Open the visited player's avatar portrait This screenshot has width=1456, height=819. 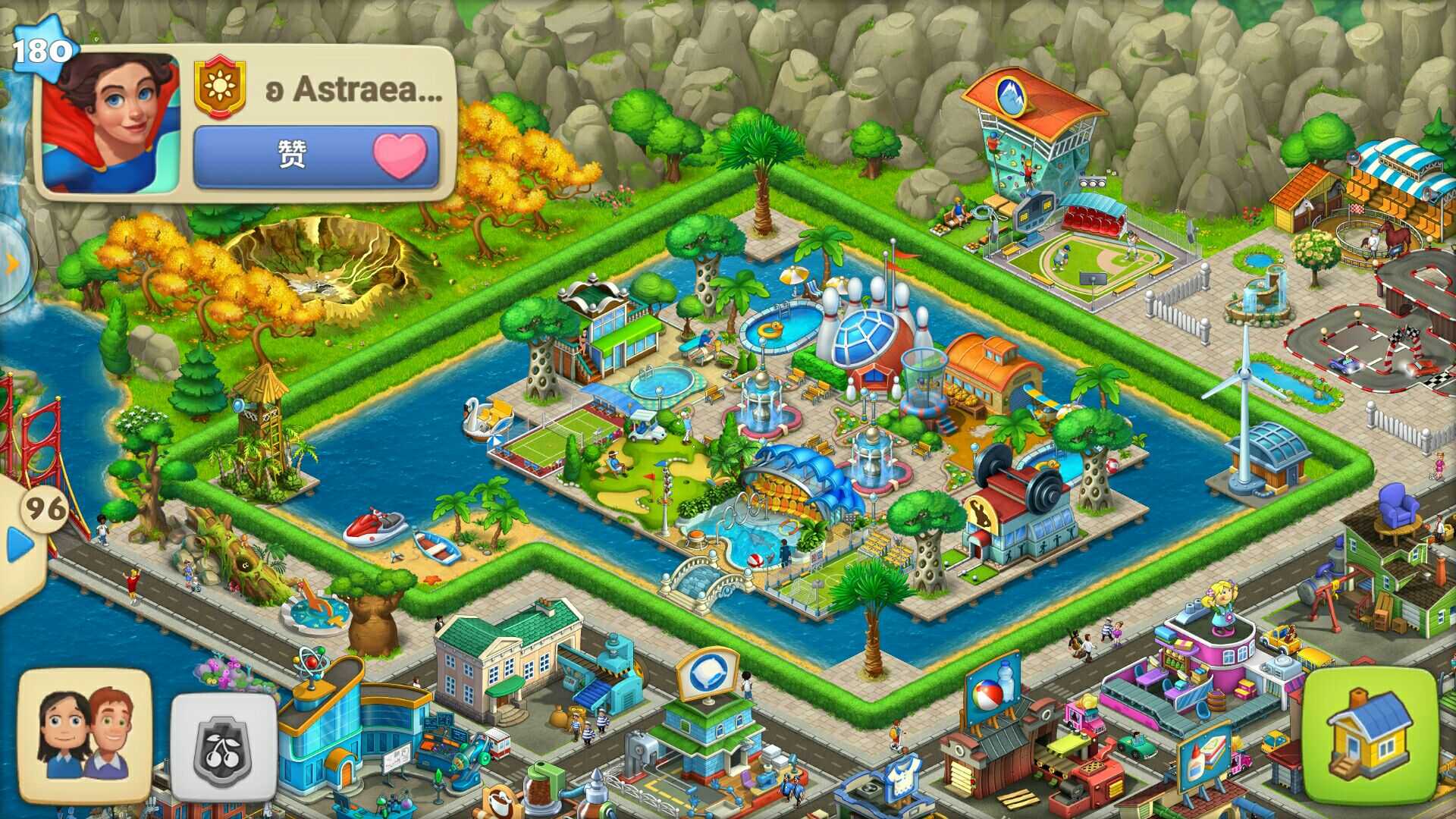point(111,123)
